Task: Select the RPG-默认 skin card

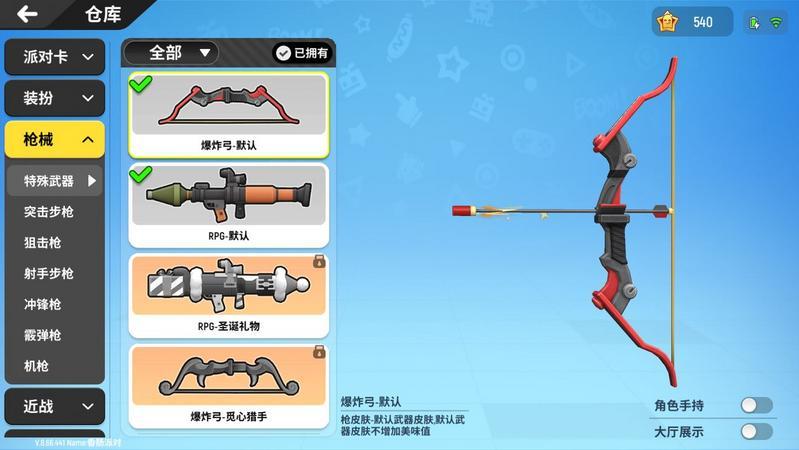Action: 229,205
